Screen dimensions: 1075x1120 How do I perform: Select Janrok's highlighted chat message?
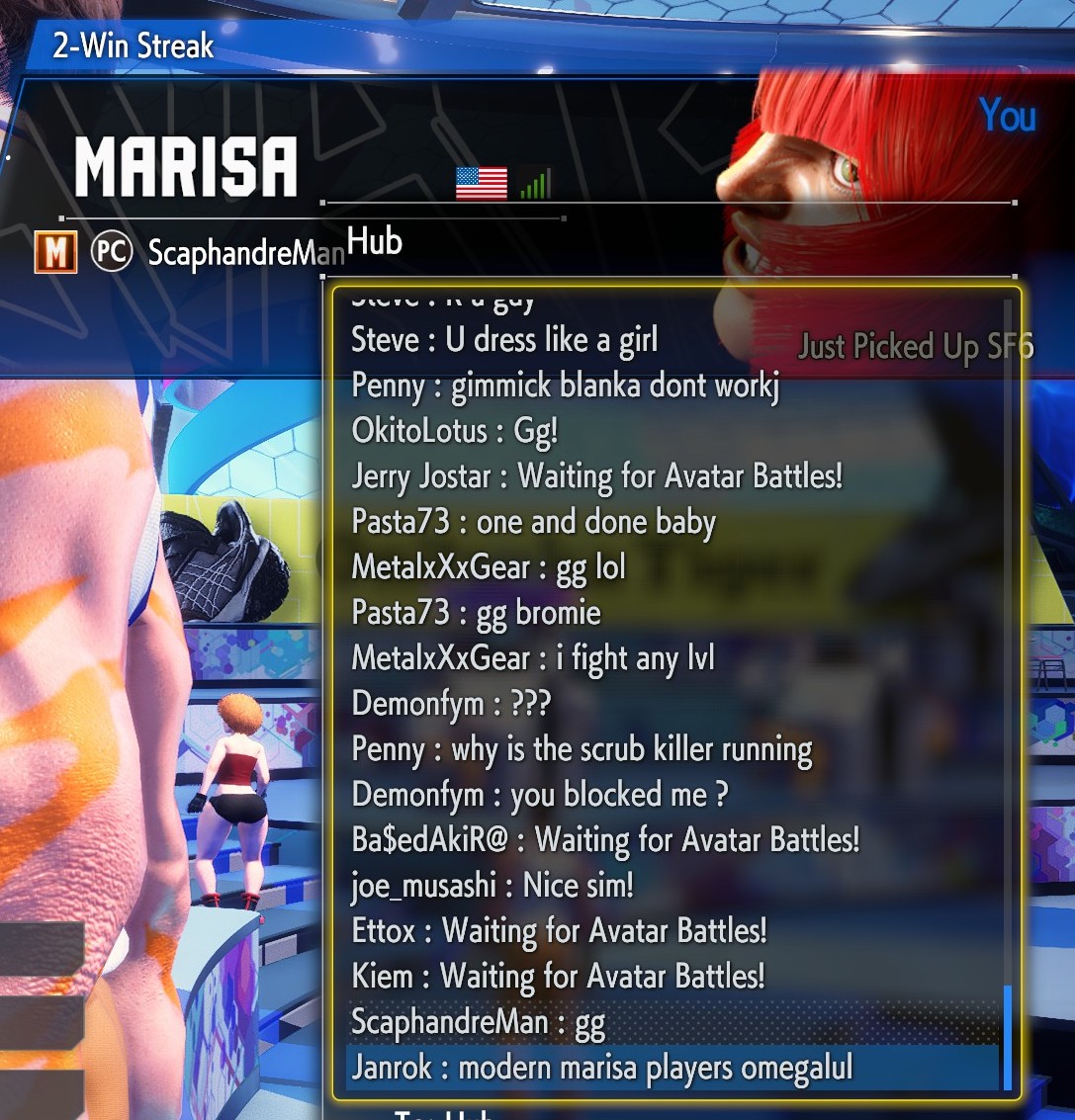[601, 1069]
